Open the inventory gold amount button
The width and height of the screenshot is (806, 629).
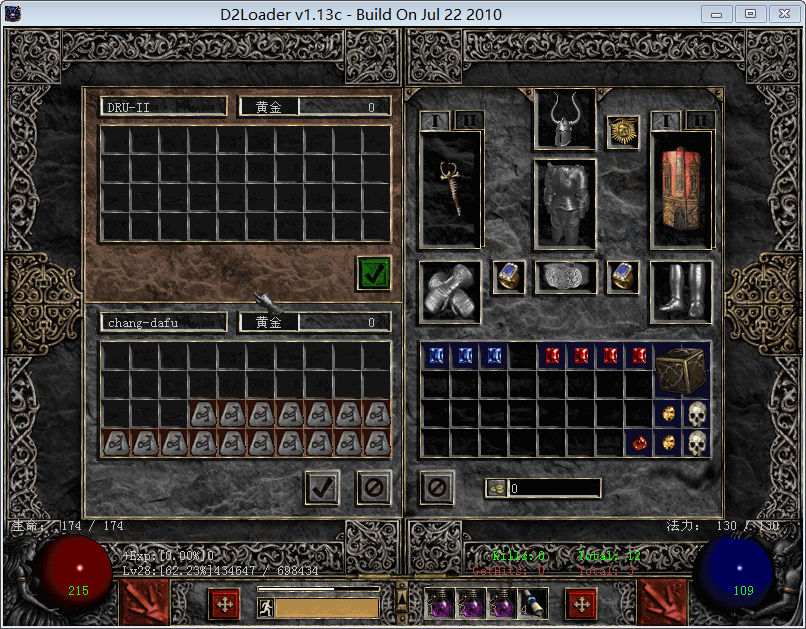(x=497, y=488)
